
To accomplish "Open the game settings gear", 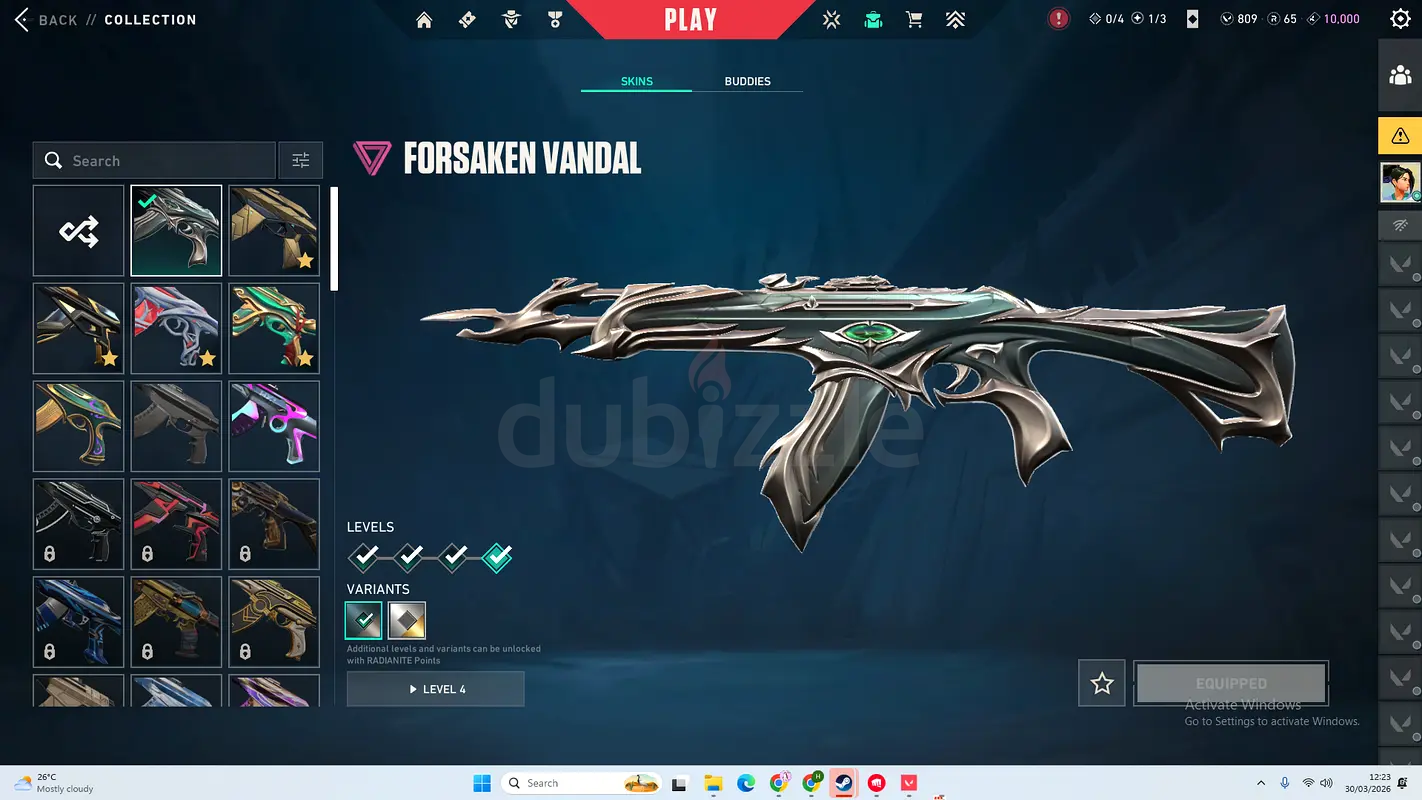I will tap(1400, 19).
